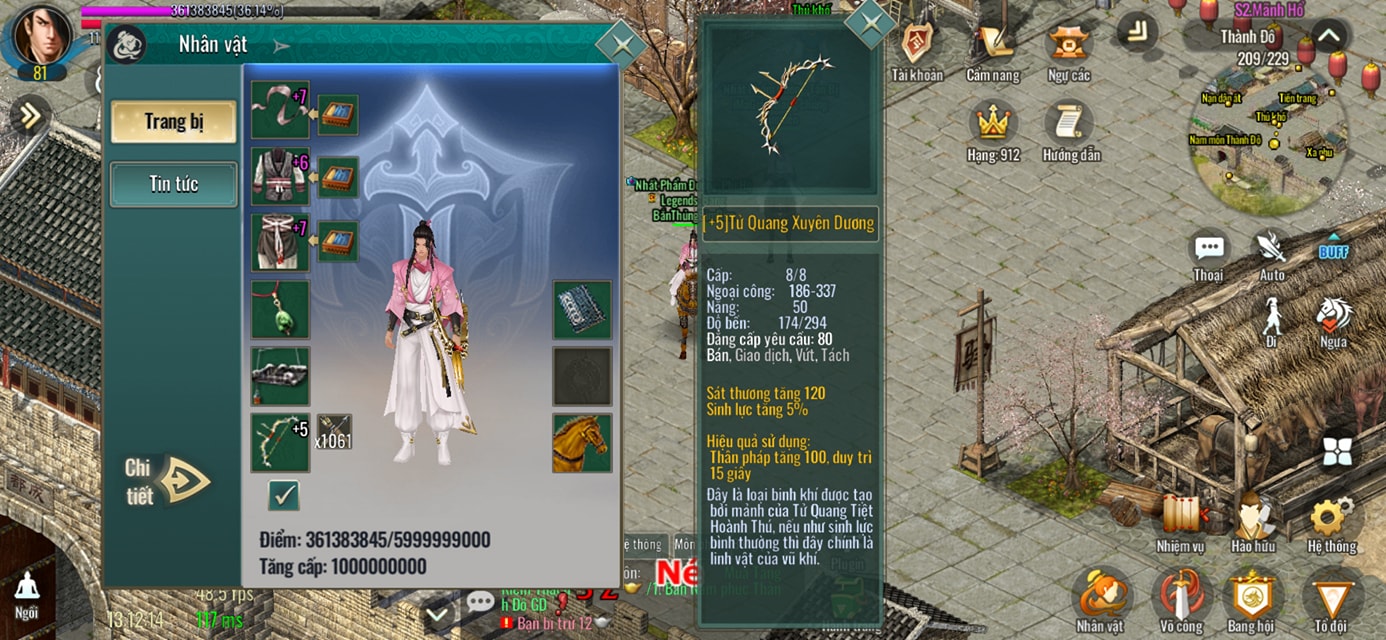Switch to the Tin tức tab
1386x640 pixels.
point(174,184)
